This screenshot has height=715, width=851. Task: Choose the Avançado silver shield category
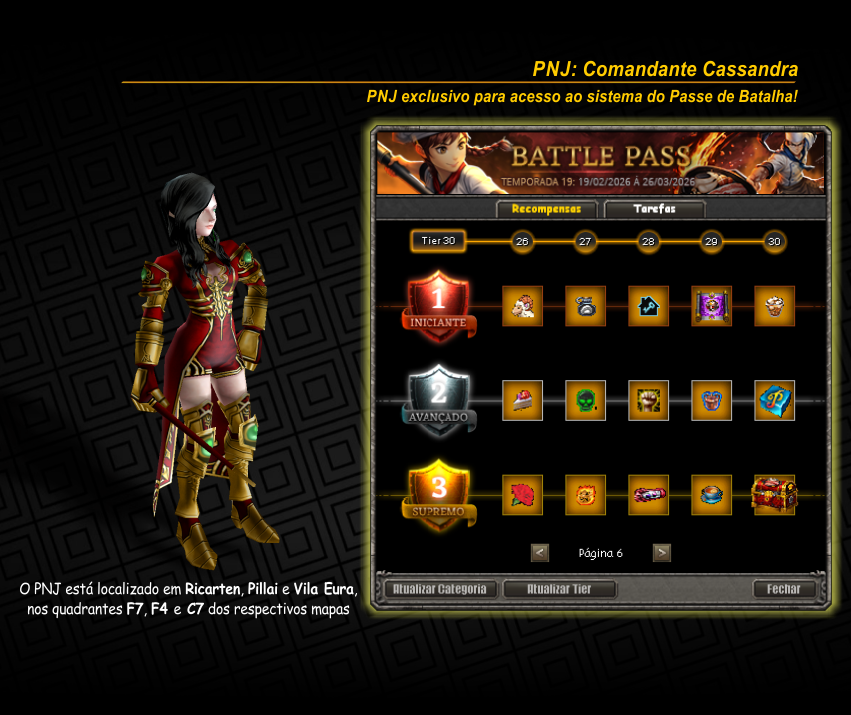coord(438,400)
